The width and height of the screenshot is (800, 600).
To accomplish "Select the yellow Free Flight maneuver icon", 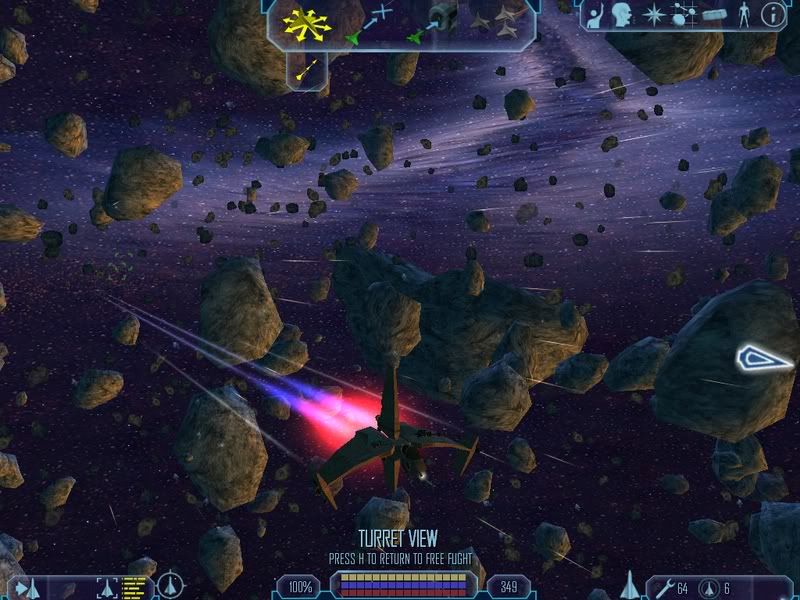I will click(x=307, y=23).
